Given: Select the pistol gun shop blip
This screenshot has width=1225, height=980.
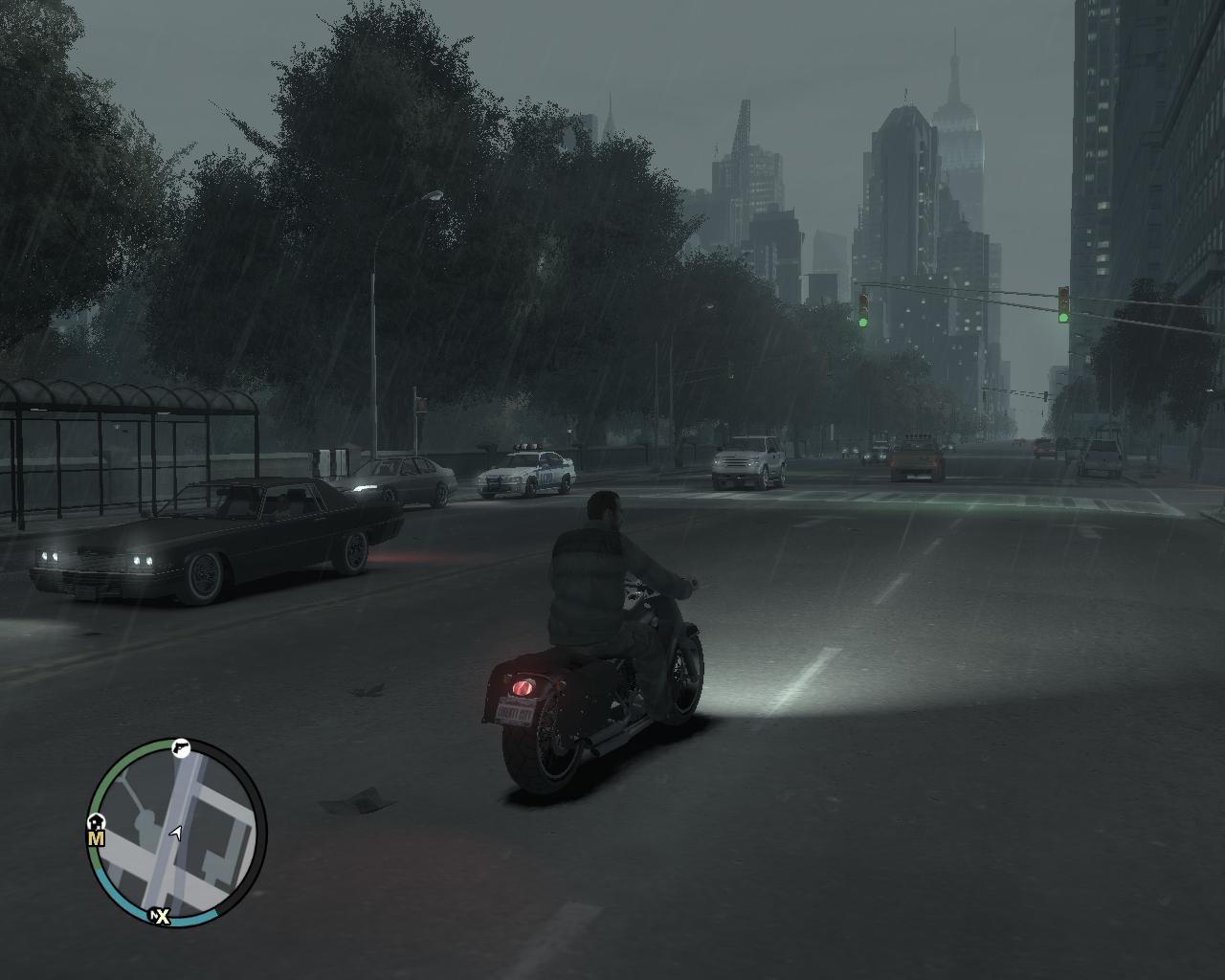Looking at the screenshot, I should (x=181, y=748).
